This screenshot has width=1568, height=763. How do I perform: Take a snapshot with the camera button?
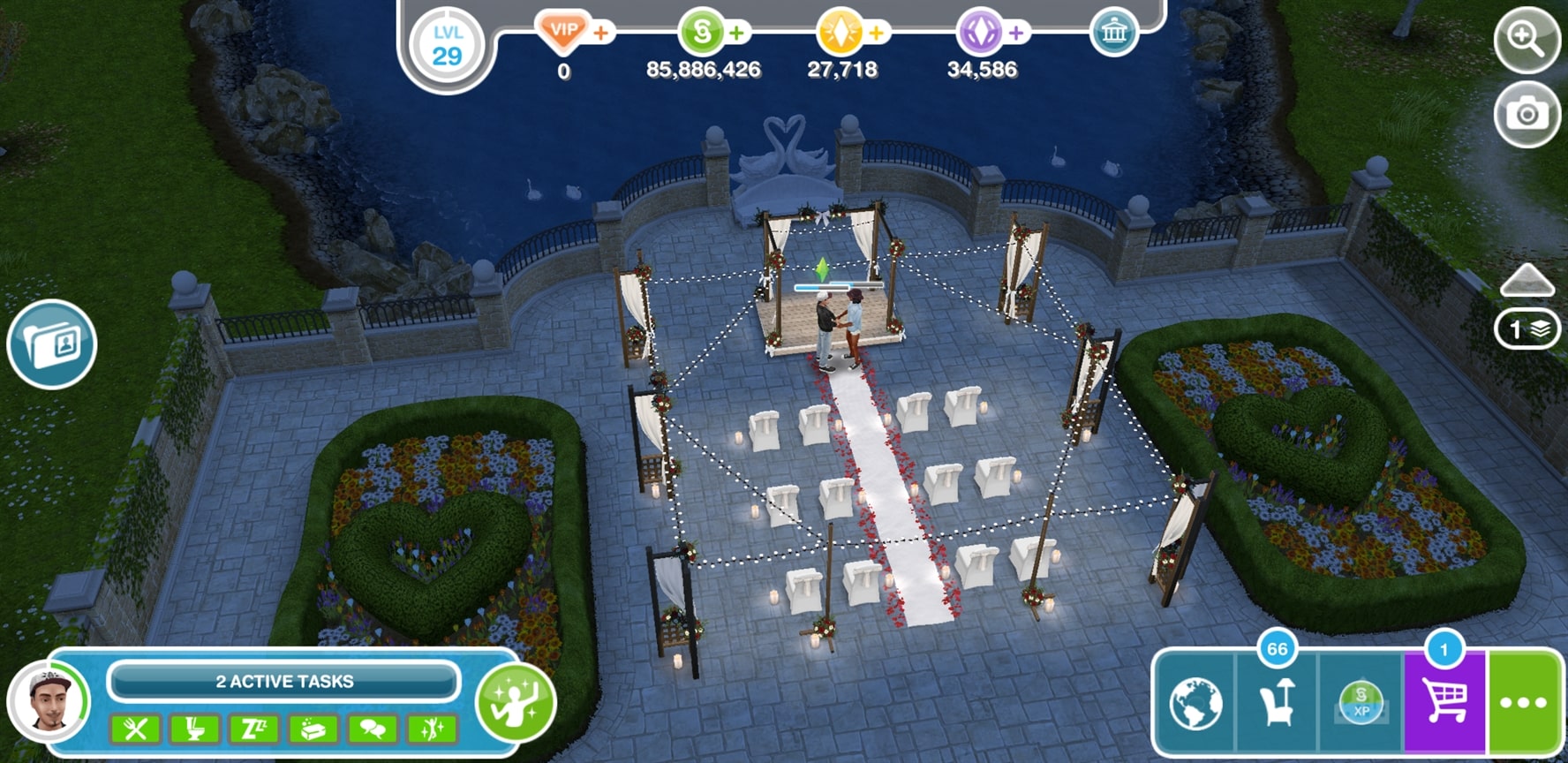1526,114
